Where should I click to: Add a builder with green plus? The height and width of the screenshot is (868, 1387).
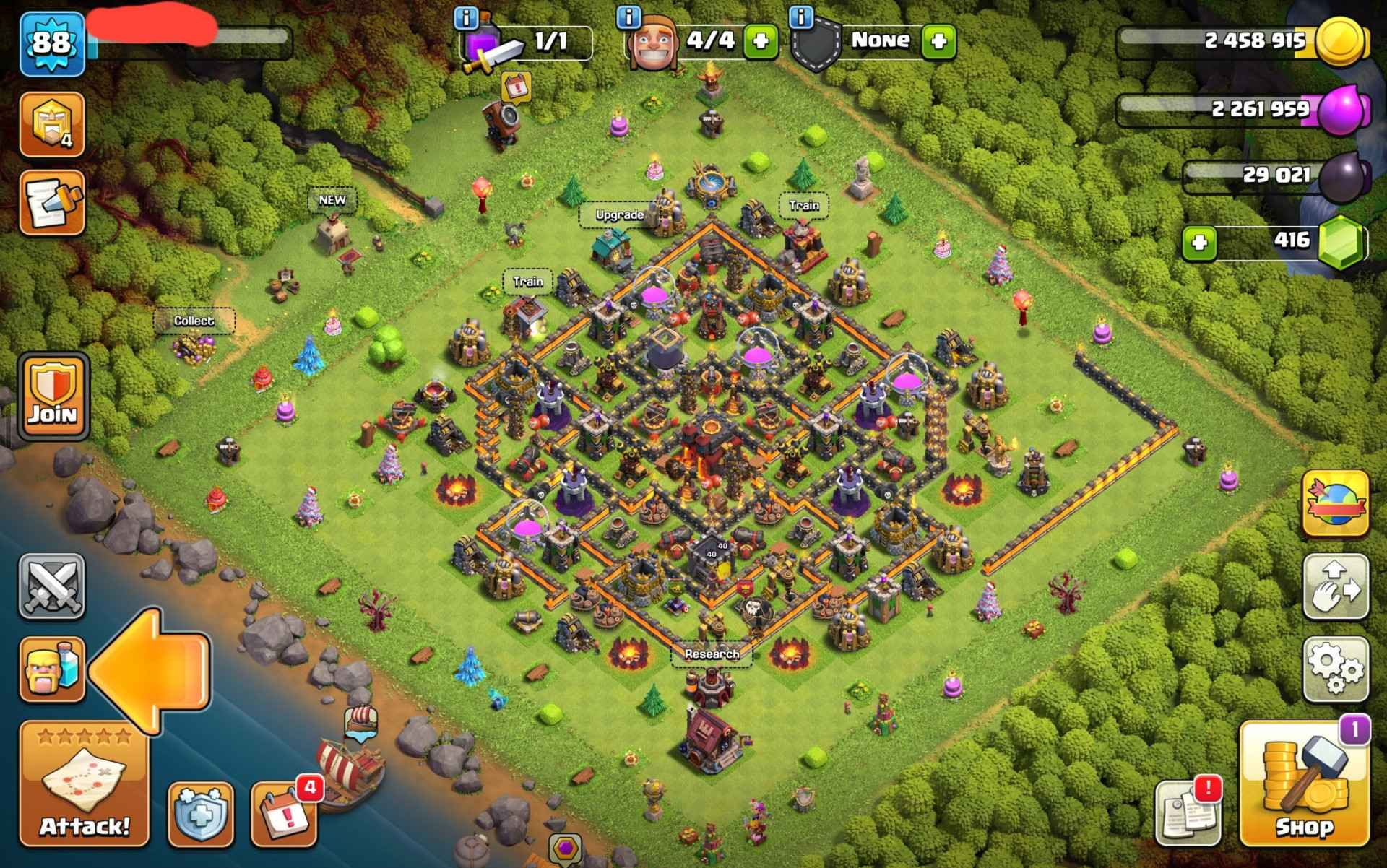pyautogui.click(x=761, y=40)
